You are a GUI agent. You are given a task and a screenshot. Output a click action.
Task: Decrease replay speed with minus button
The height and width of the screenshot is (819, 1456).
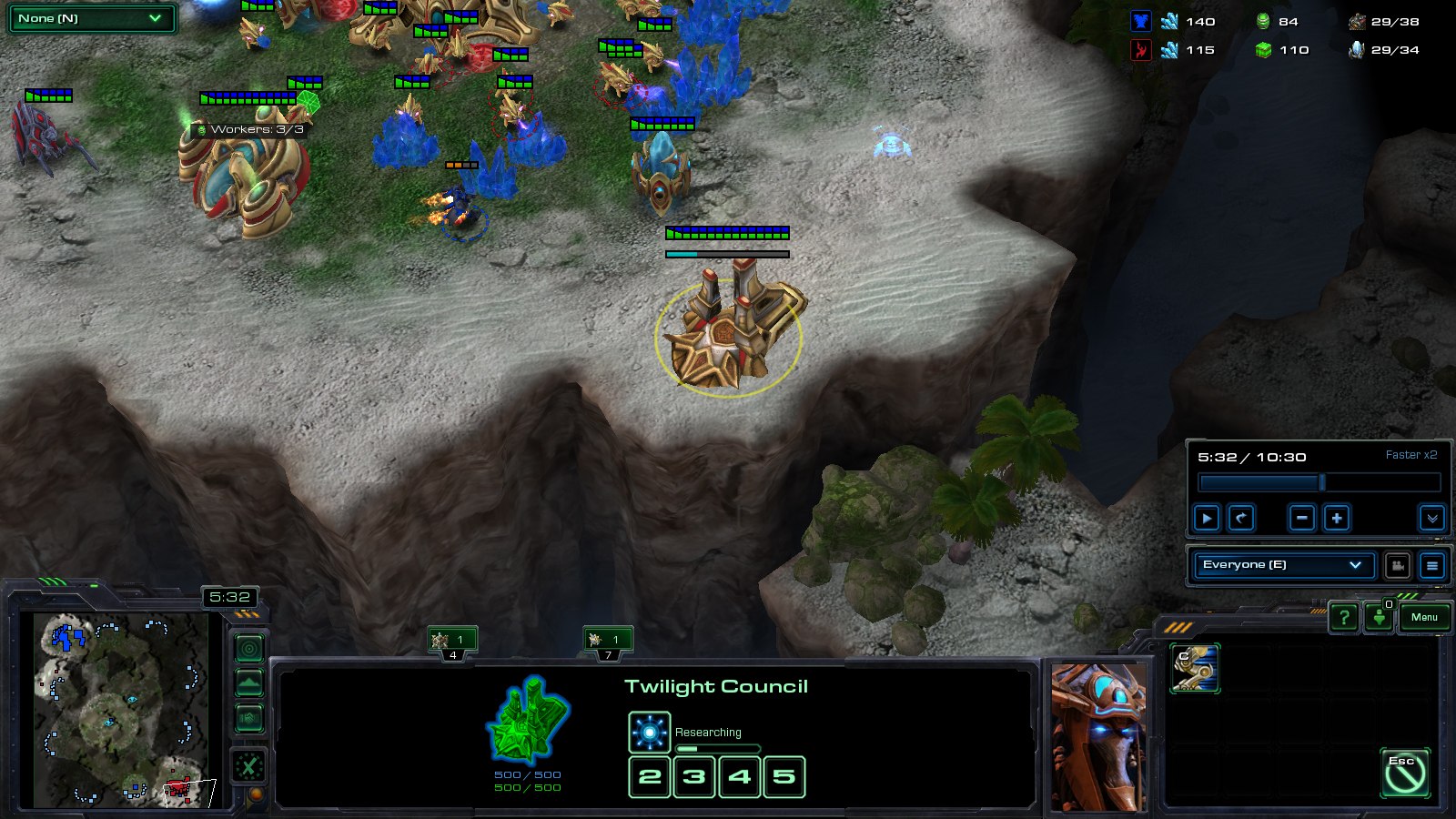[1302, 519]
